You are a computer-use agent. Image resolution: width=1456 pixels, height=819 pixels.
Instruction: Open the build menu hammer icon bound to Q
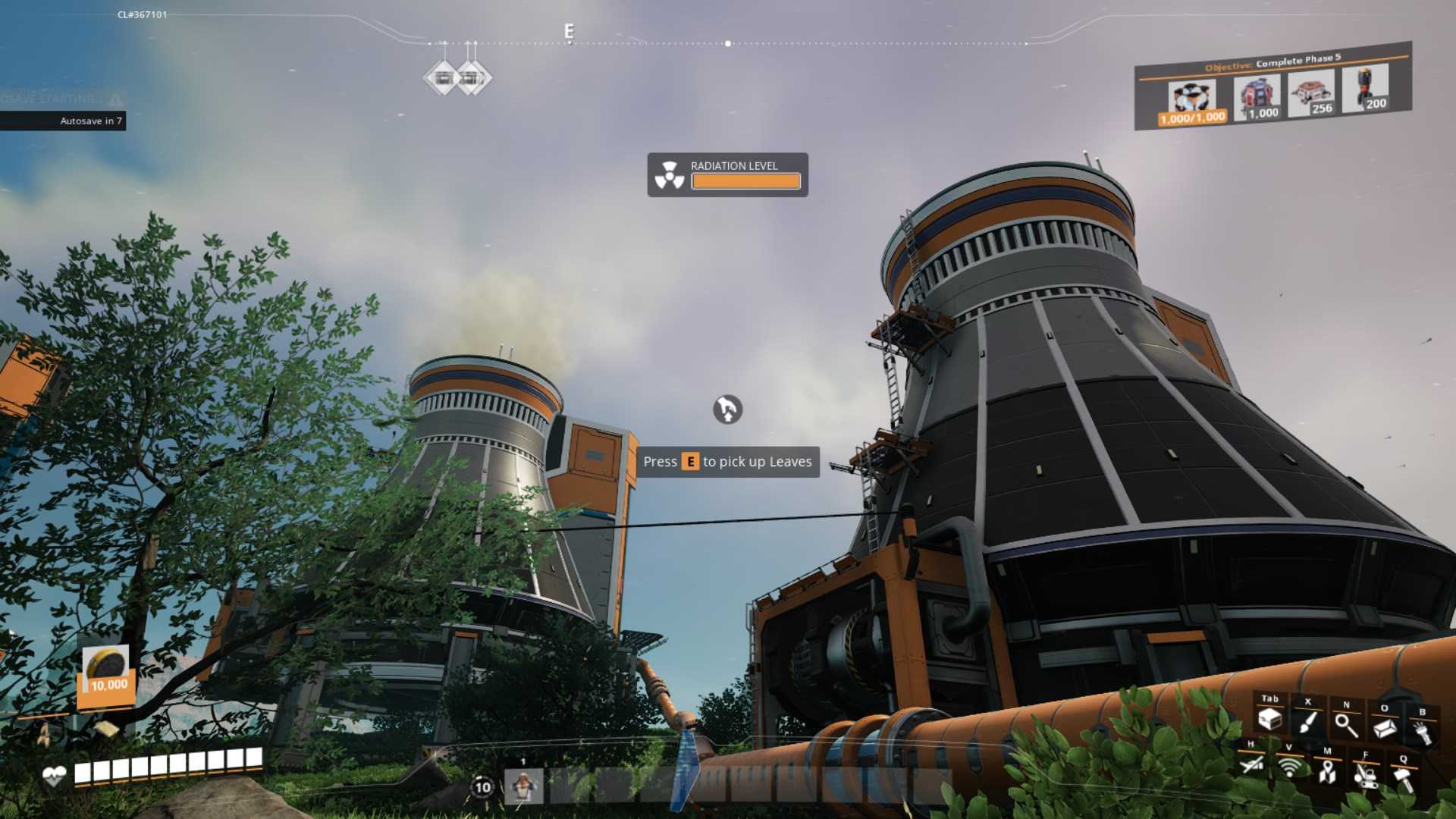pyautogui.click(x=1404, y=779)
